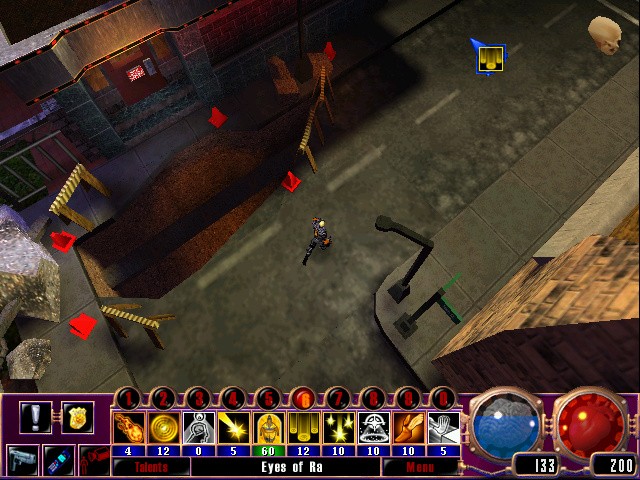Select the Eyes of Ra spell icon
The width and height of the screenshot is (640, 480).
pyautogui.click(x=303, y=426)
